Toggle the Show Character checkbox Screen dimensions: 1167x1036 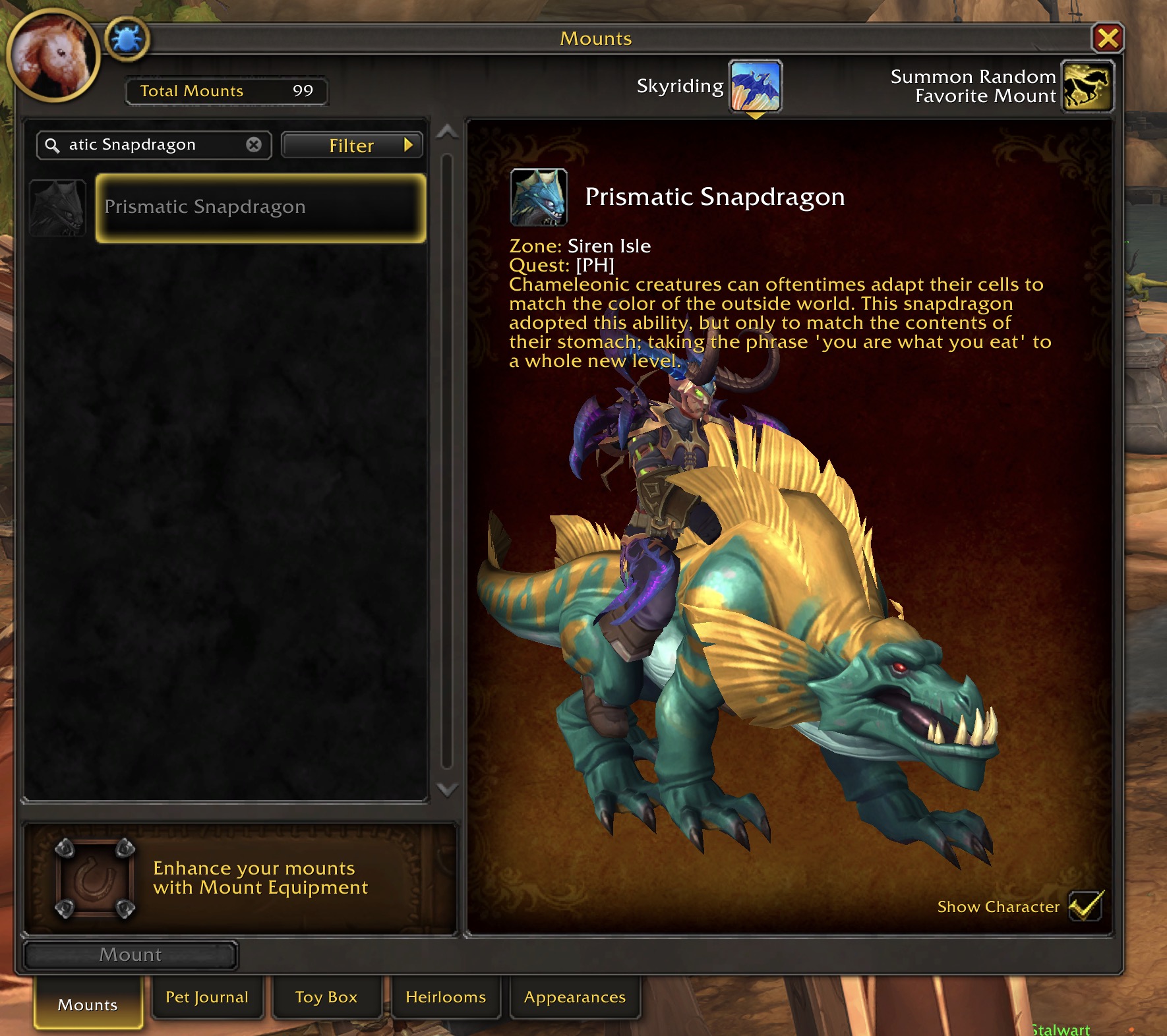1085,906
